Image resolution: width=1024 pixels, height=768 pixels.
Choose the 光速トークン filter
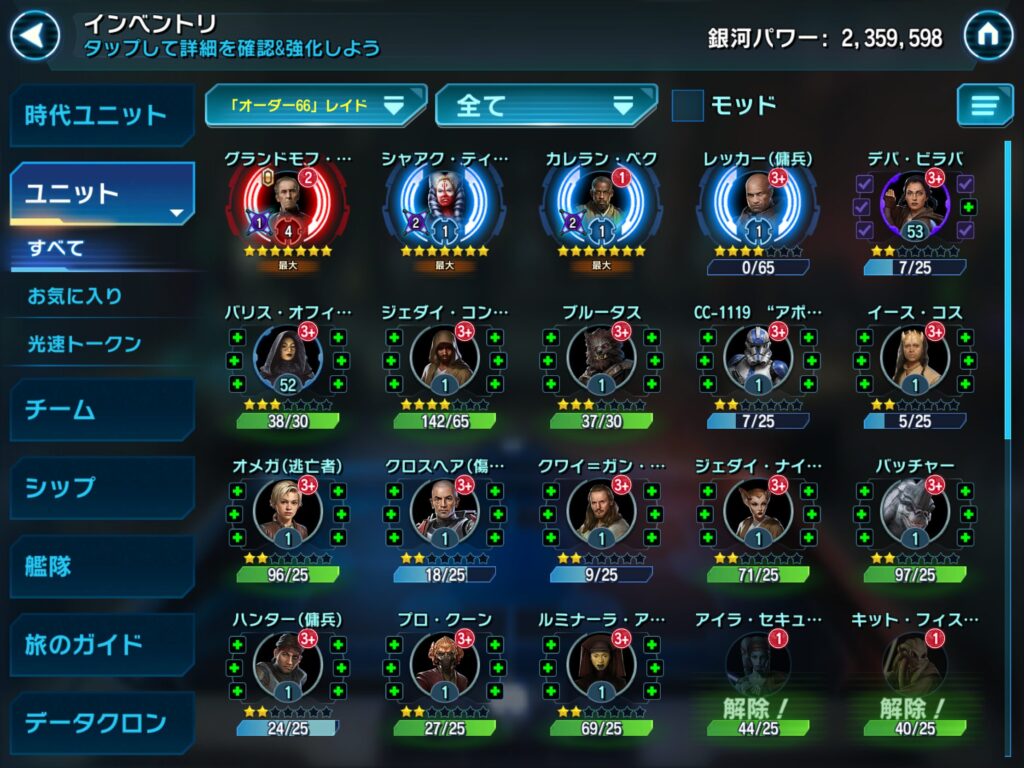[x=84, y=344]
